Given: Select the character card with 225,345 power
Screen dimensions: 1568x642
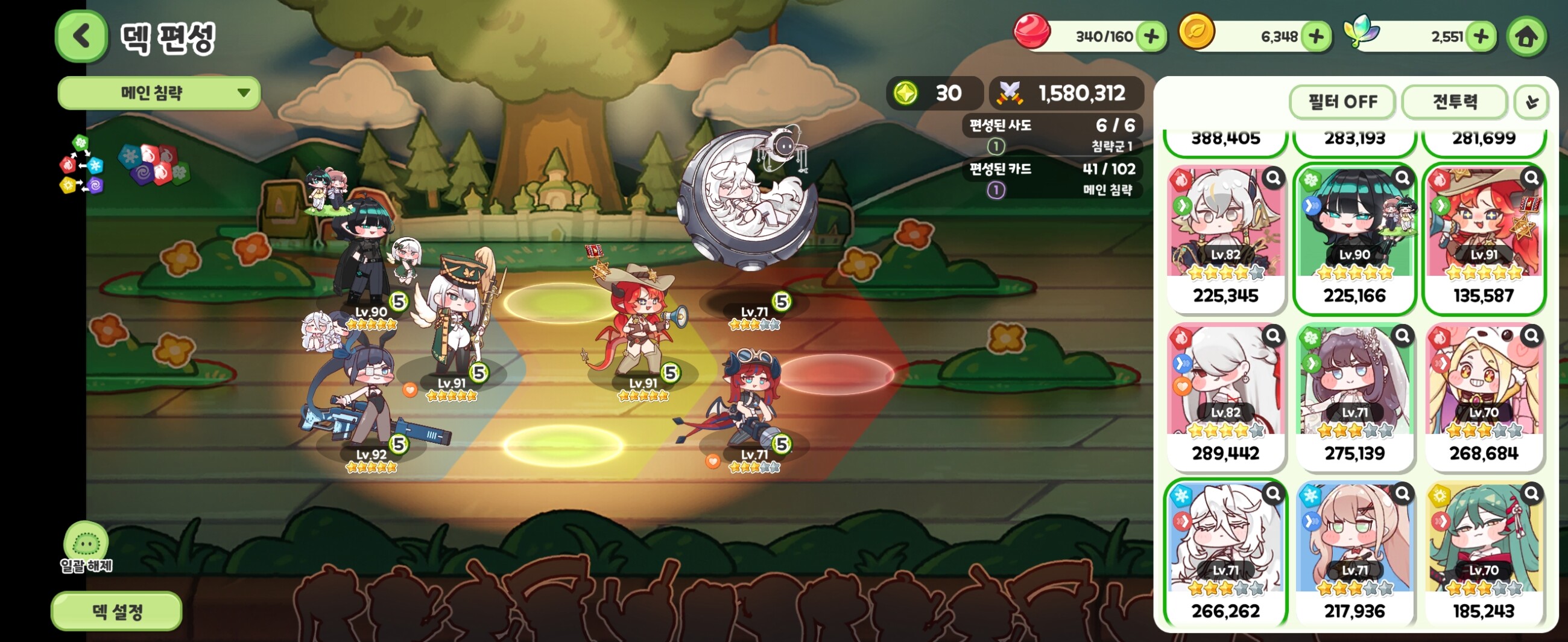Looking at the screenshot, I should point(1225,239).
